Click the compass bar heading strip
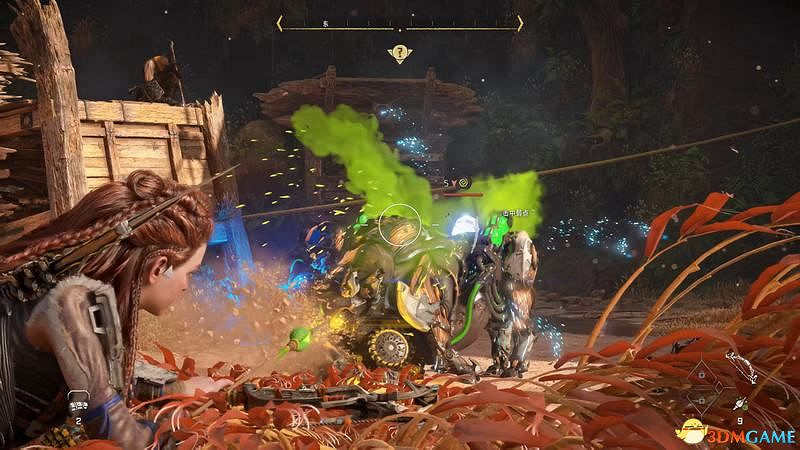 click(x=400, y=21)
